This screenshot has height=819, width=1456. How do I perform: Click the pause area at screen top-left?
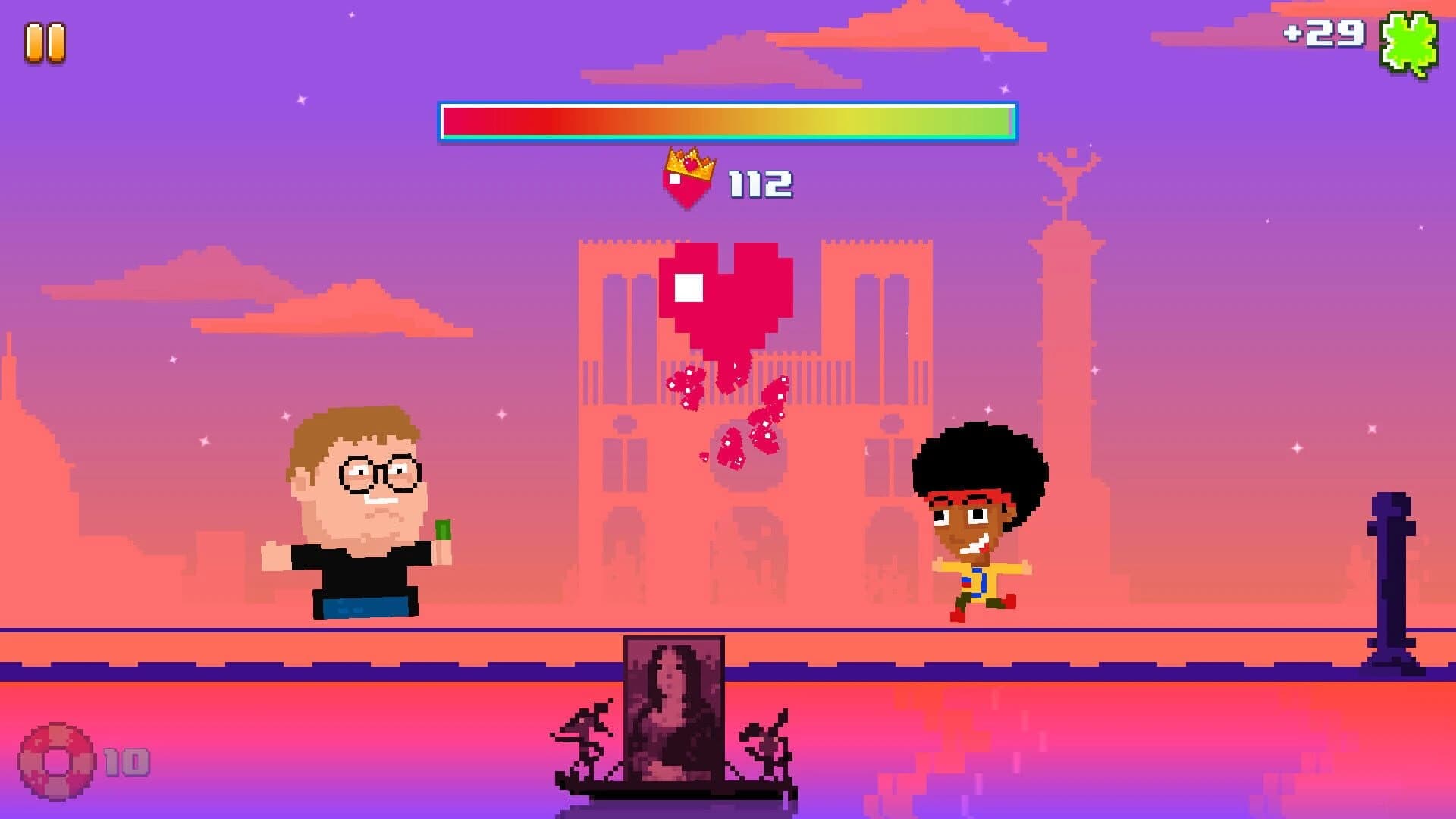pyautogui.click(x=44, y=42)
